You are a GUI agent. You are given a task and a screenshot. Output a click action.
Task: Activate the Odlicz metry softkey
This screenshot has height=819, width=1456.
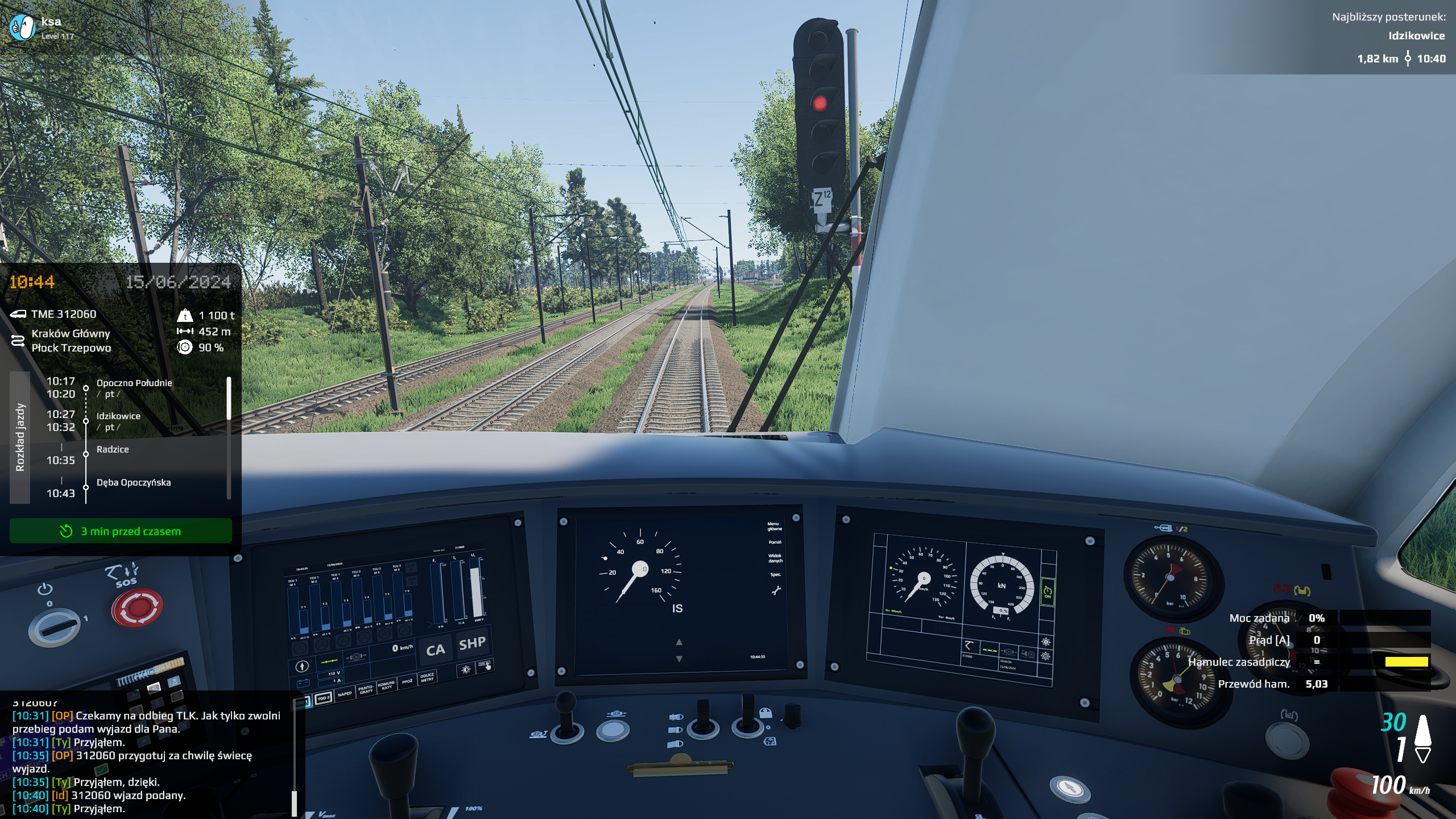pyautogui.click(x=427, y=677)
